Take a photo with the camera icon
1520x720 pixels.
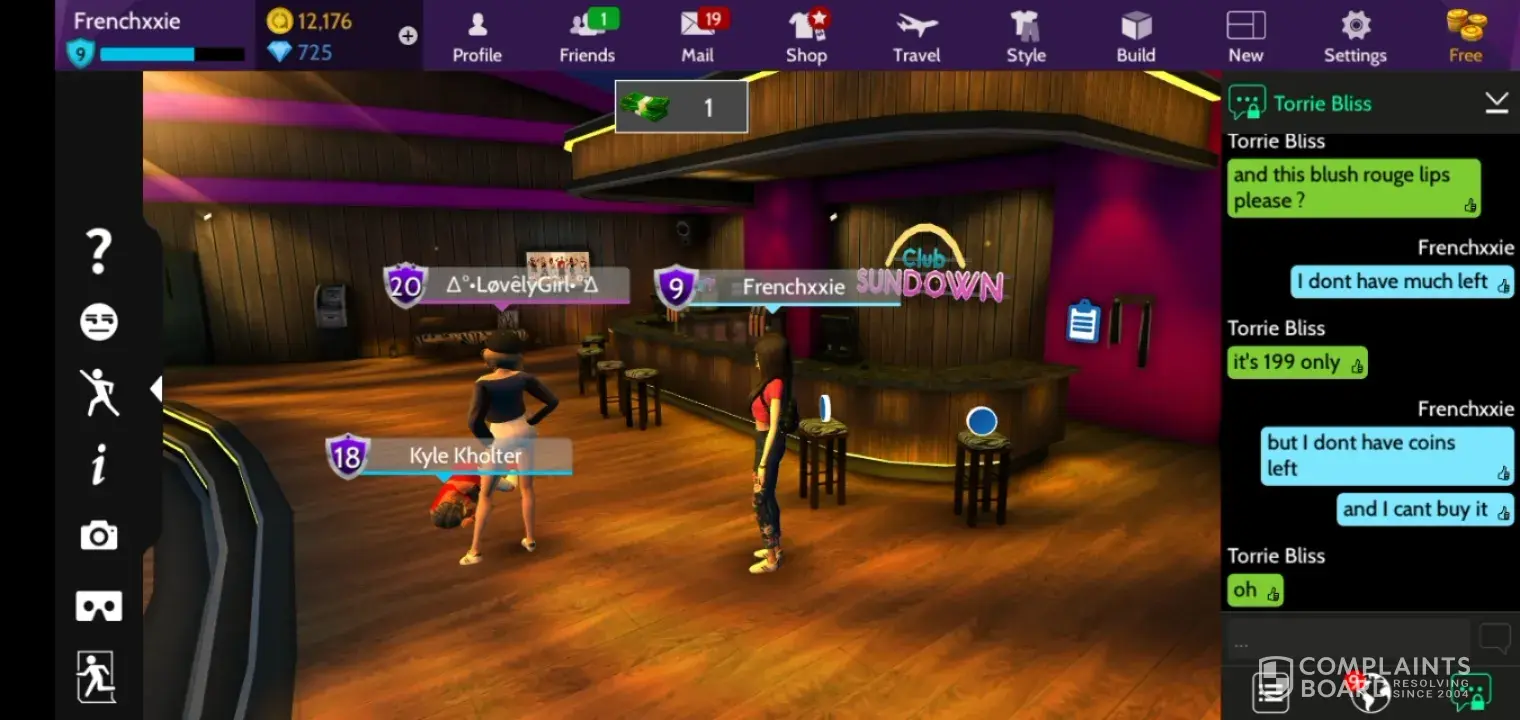[x=99, y=536]
